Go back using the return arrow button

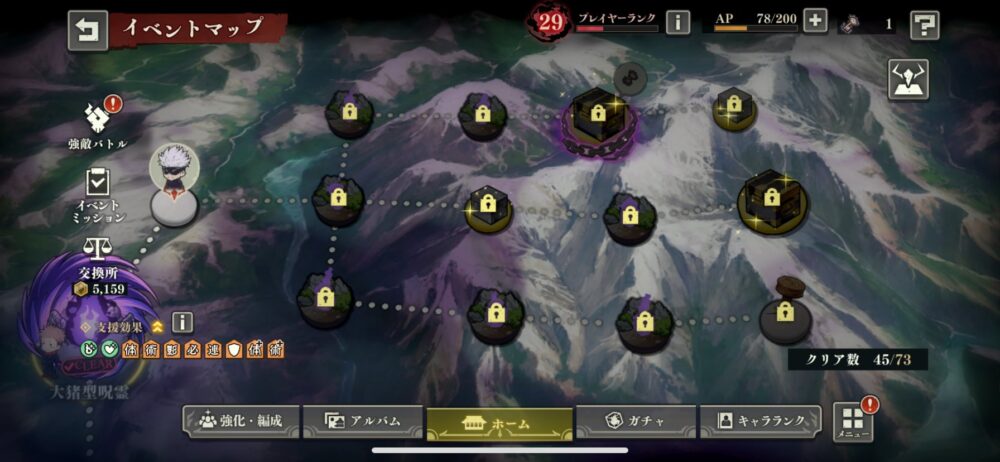click(x=87, y=30)
